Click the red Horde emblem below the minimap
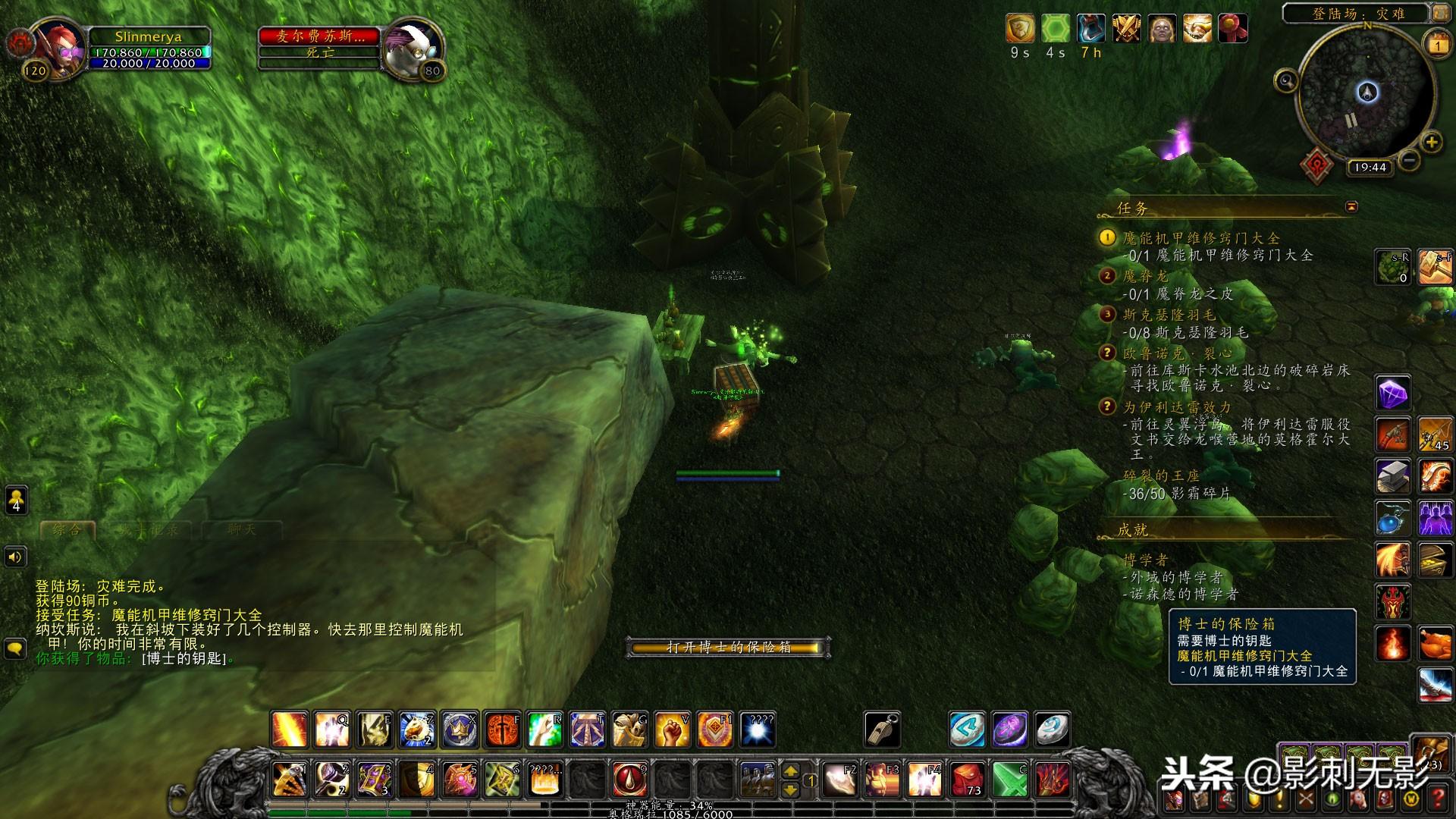 (1317, 165)
